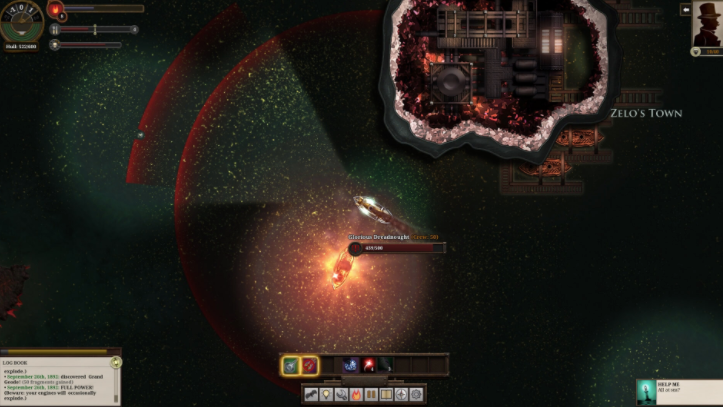Image resolution: width=723 pixels, height=407 pixels.
Task: Click the small arrow tab beside the portrait
Action: tap(686, 9)
